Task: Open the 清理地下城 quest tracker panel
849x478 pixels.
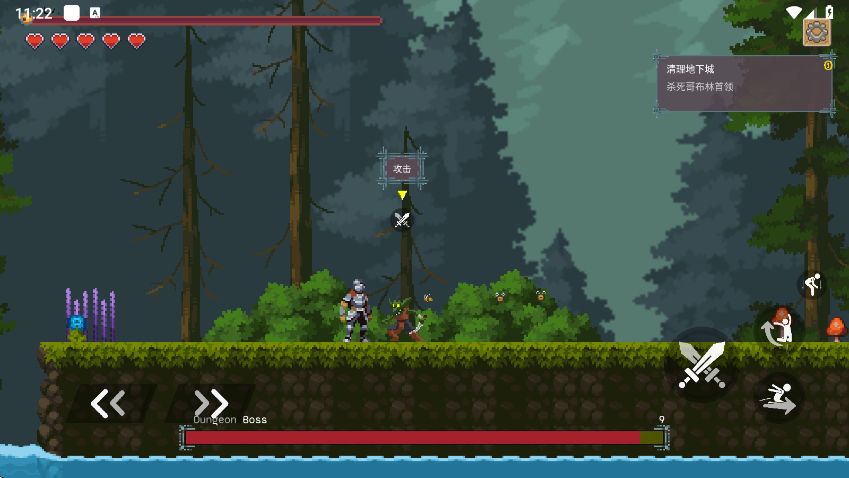Action: coord(745,83)
